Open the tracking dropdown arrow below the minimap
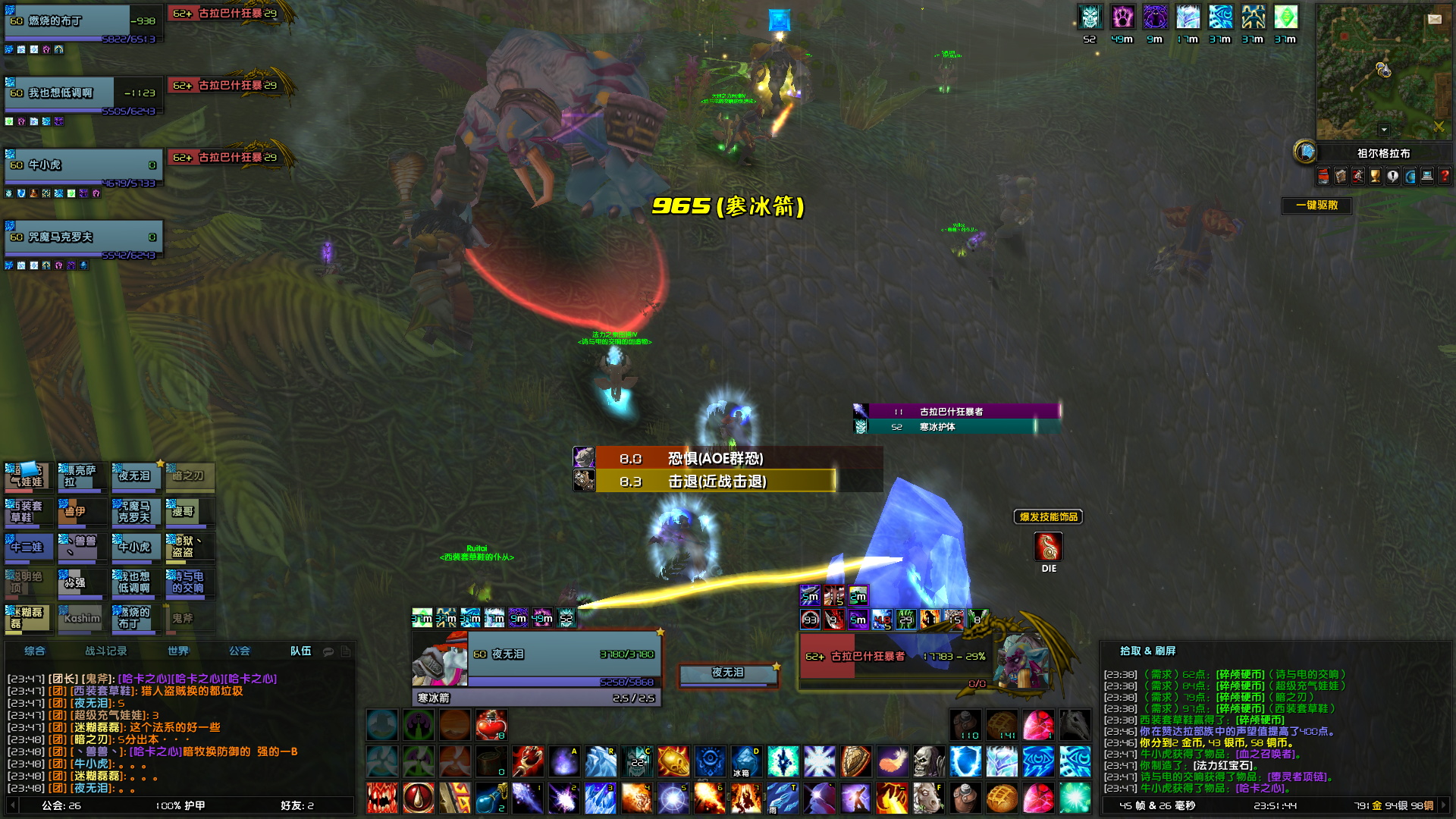Screen dimensions: 1456x819 pyautogui.click(x=1384, y=129)
